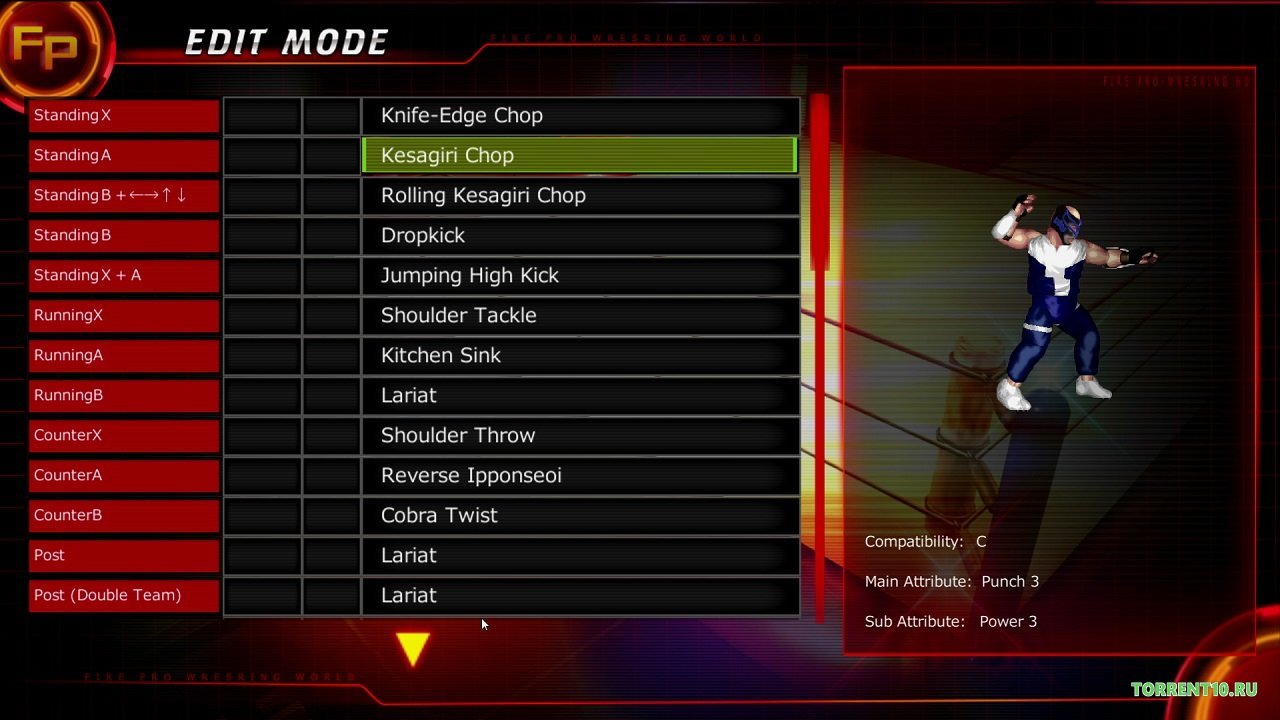Screen dimensions: 1280x720
Task: Open the Kesagiri Chop highlighted move entry
Action: click(580, 155)
